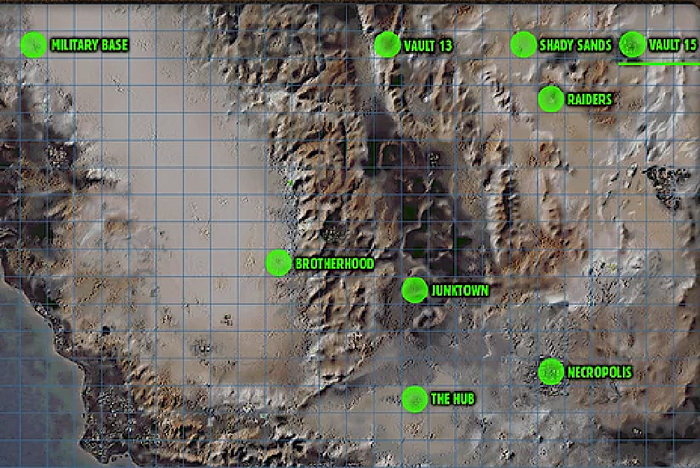Travel to The Hub marker
This screenshot has height=468, width=700.
(x=415, y=399)
